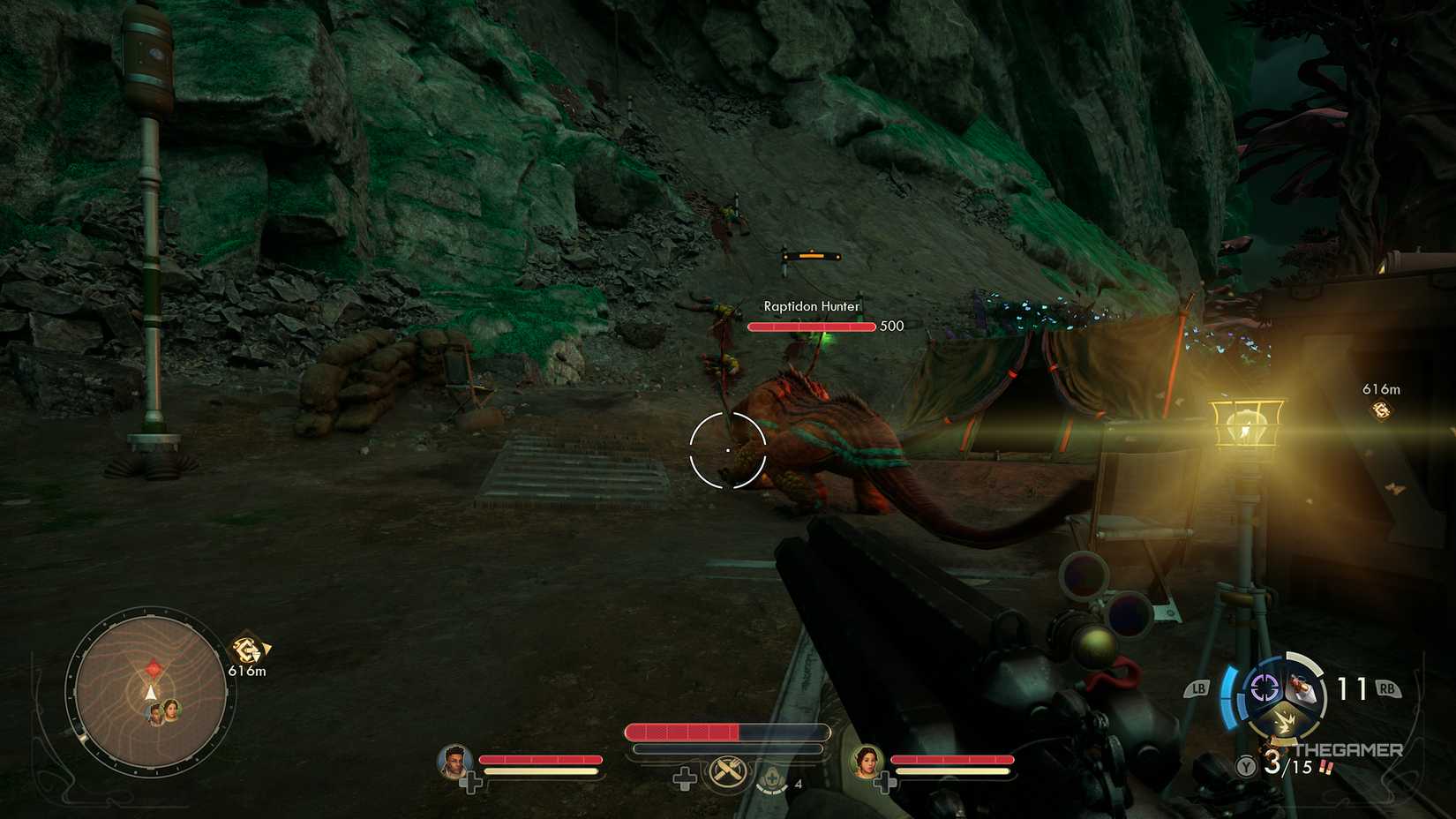Toggle the plus icon beside the left companion portrait

click(472, 780)
